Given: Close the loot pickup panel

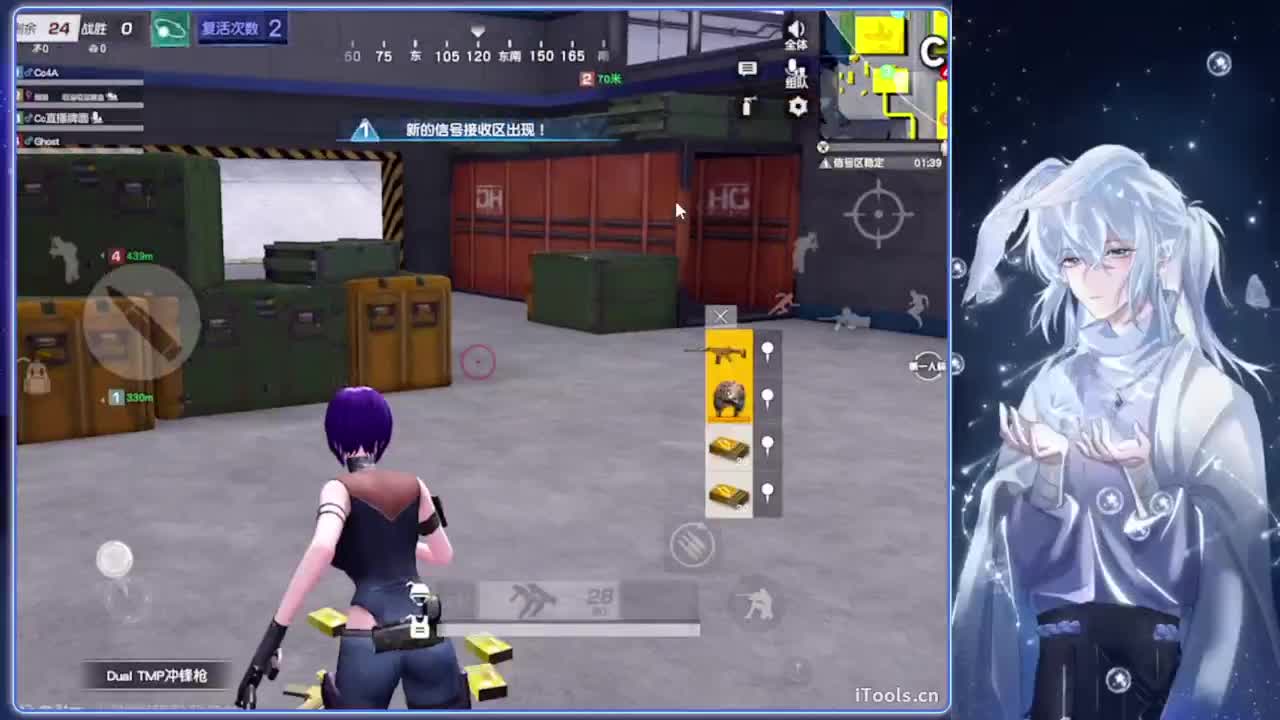Looking at the screenshot, I should (721, 318).
